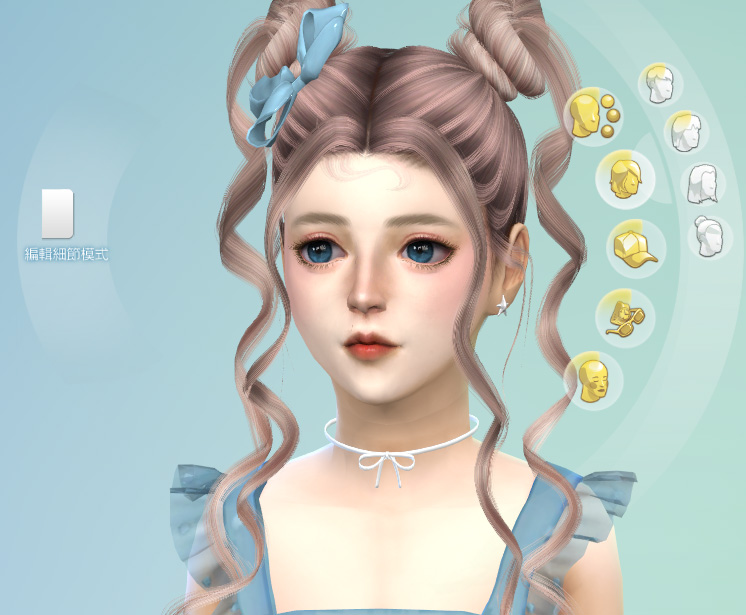Show updo bun hair styles
This screenshot has height=615, width=746.
pyautogui.click(x=711, y=237)
